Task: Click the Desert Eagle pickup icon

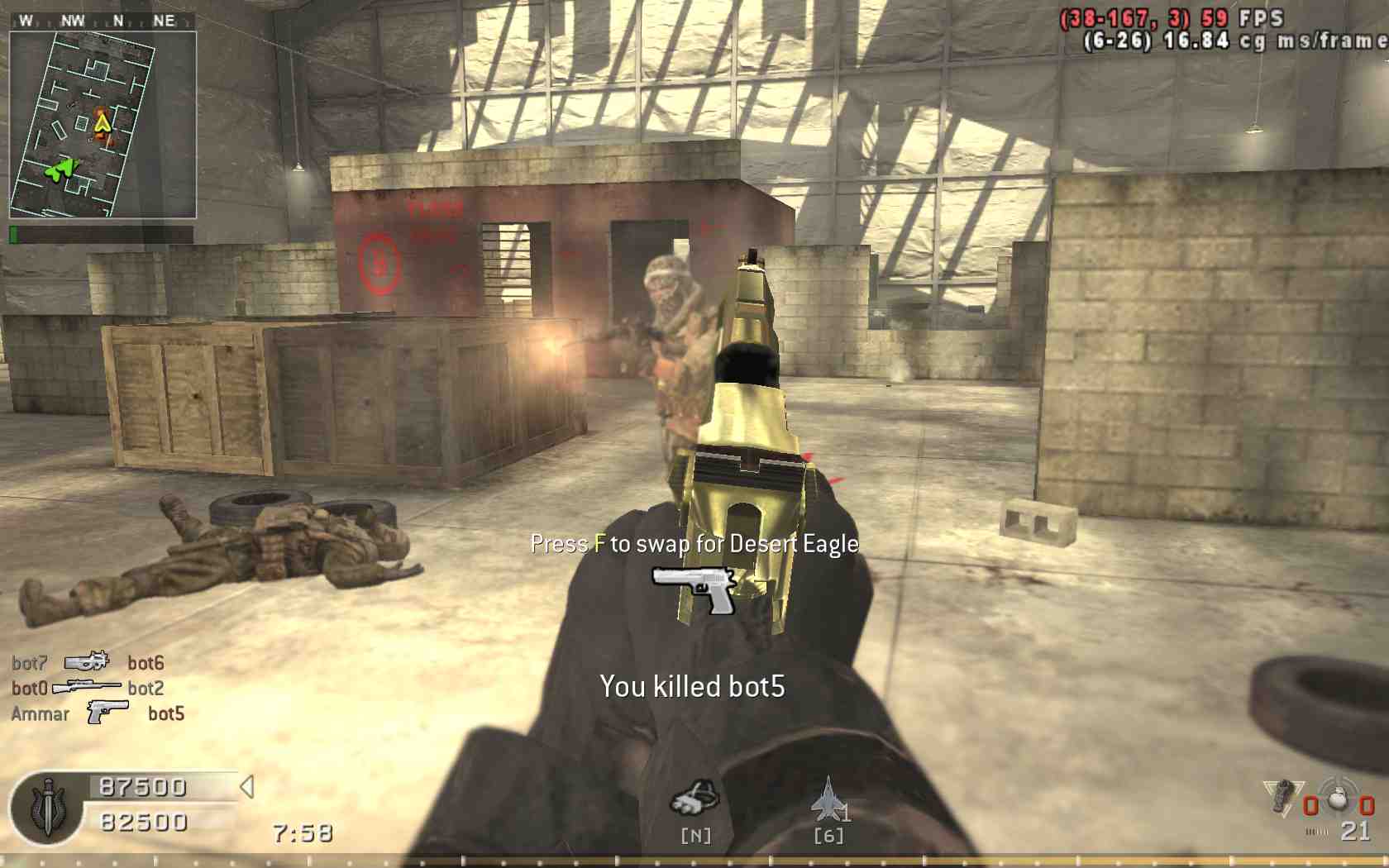Action: pos(694,588)
